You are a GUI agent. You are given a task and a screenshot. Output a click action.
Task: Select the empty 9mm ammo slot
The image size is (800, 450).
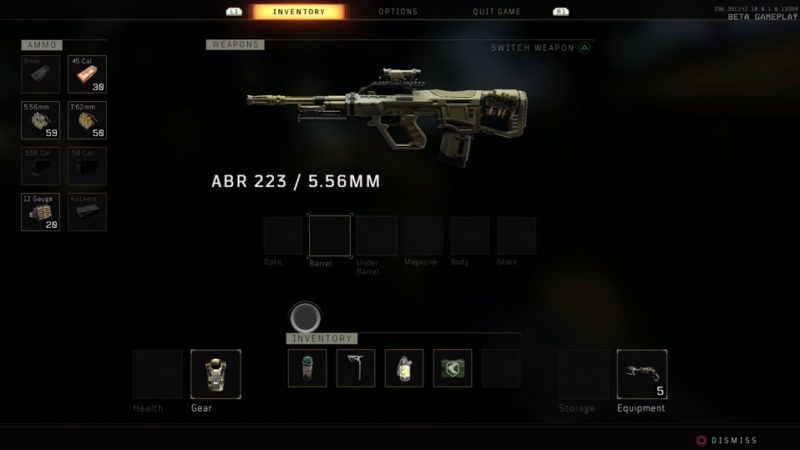click(40, 74)
